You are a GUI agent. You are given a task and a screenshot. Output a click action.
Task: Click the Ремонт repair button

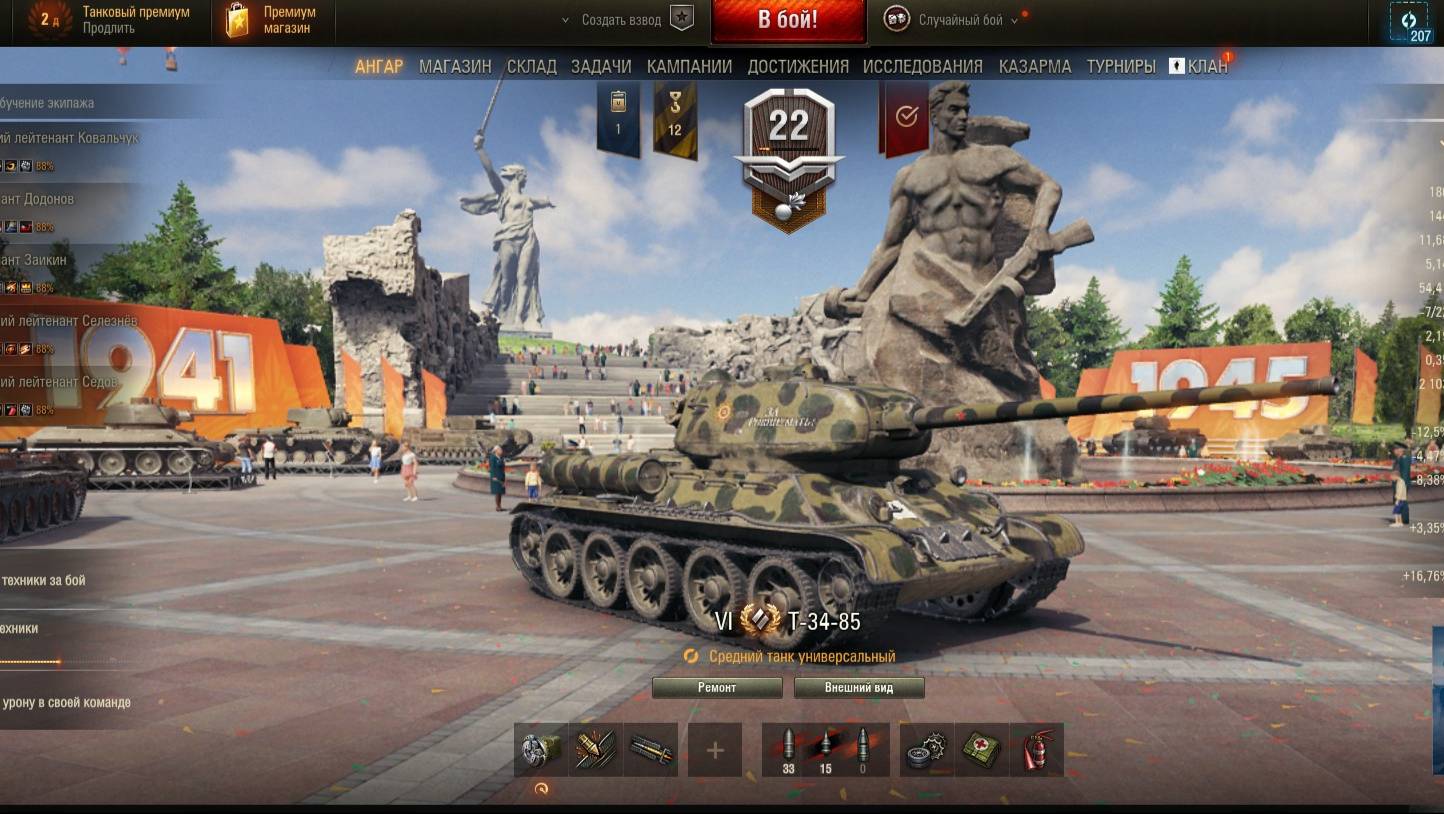click(x=717, y=688)
